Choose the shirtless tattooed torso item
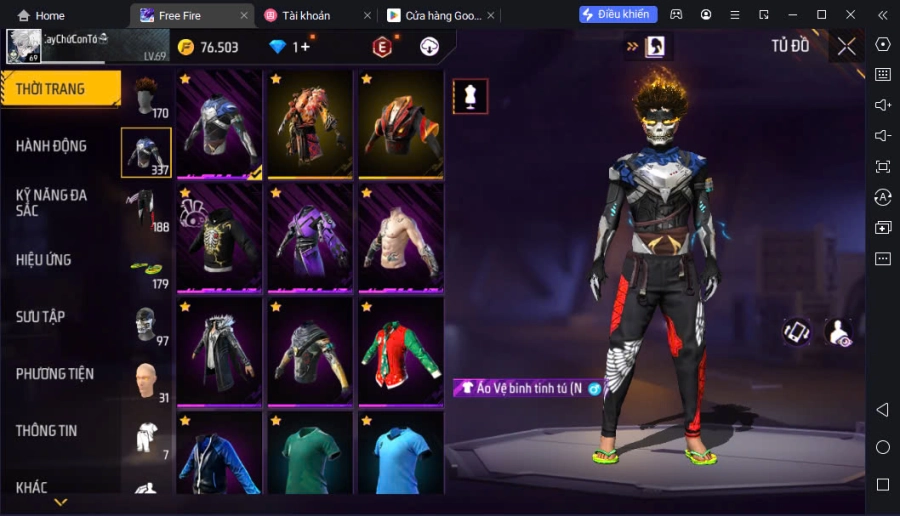This screenshot has width=900, height=516. [400, 237]
